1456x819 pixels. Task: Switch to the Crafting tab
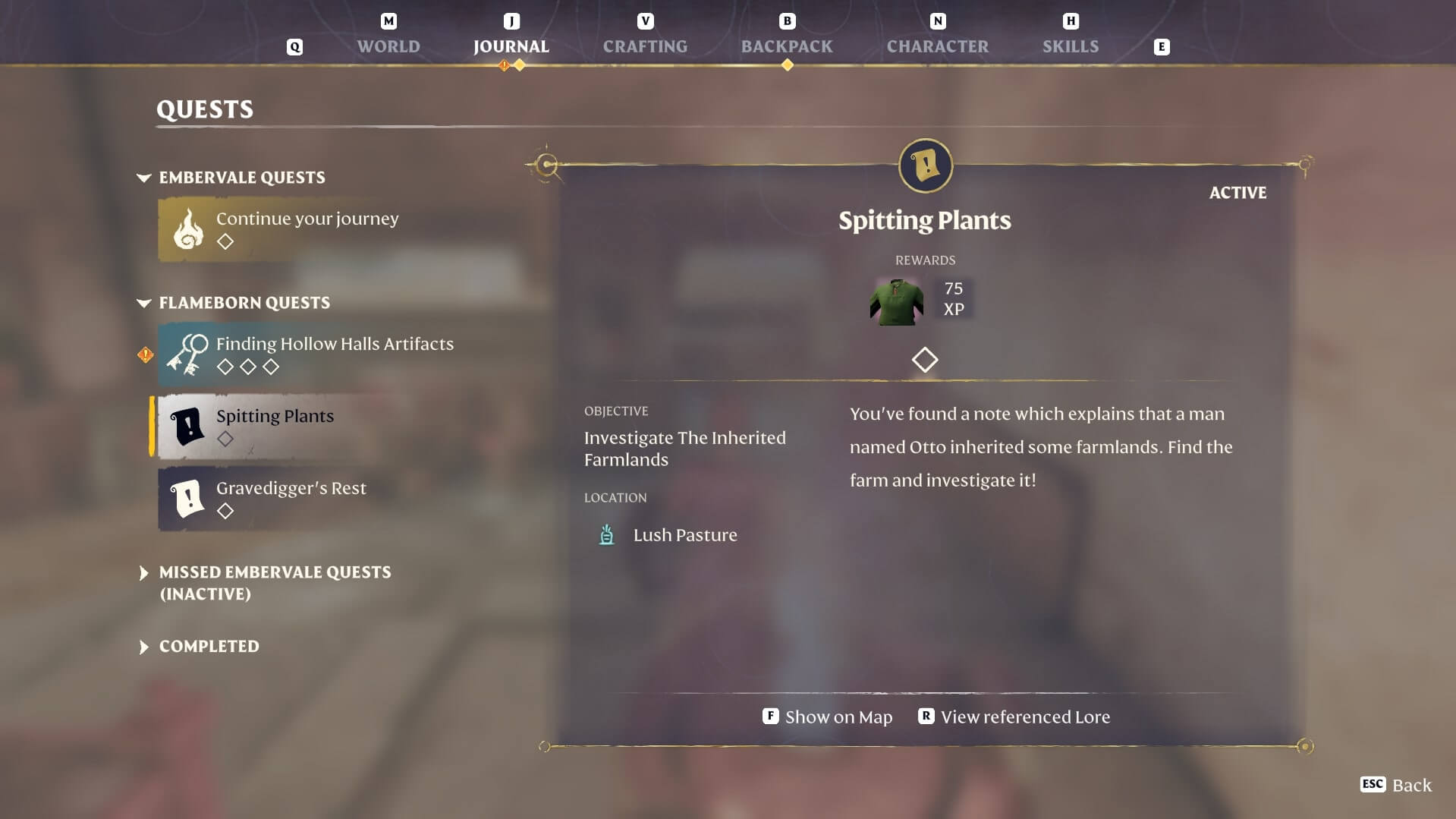[x=645, y=46]
